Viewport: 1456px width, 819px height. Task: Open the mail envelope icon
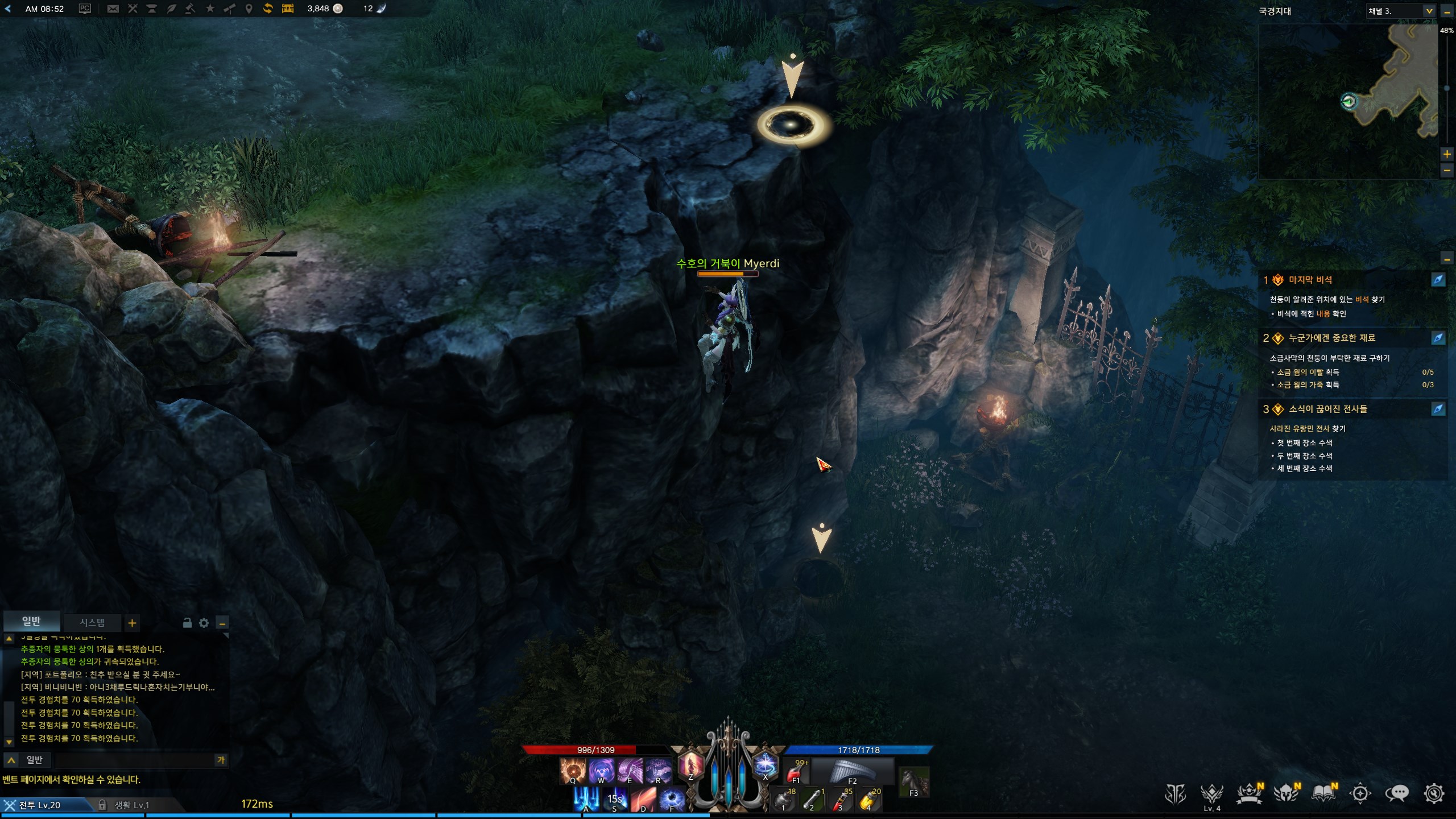point(113,9)
